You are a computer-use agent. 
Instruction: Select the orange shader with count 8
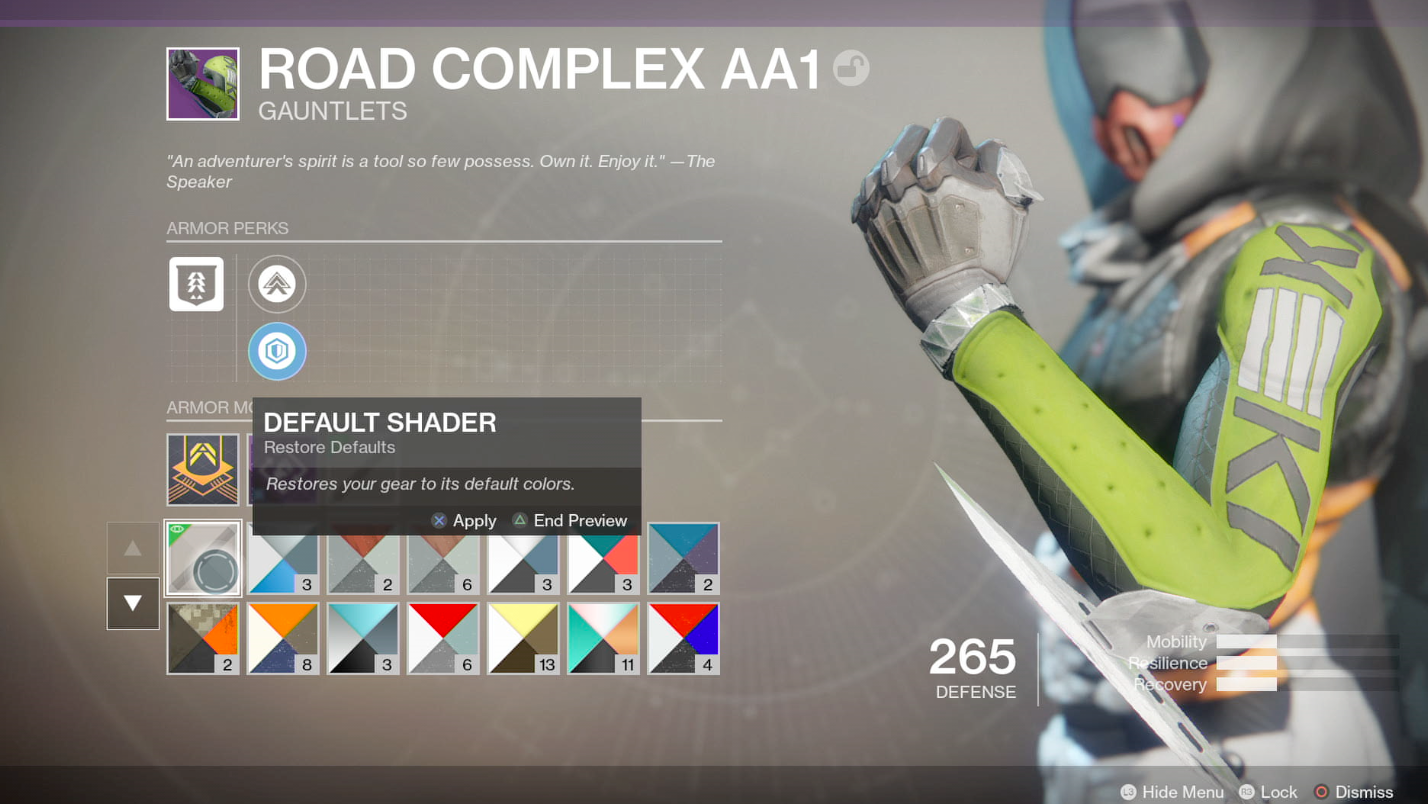tap(283, 638)
